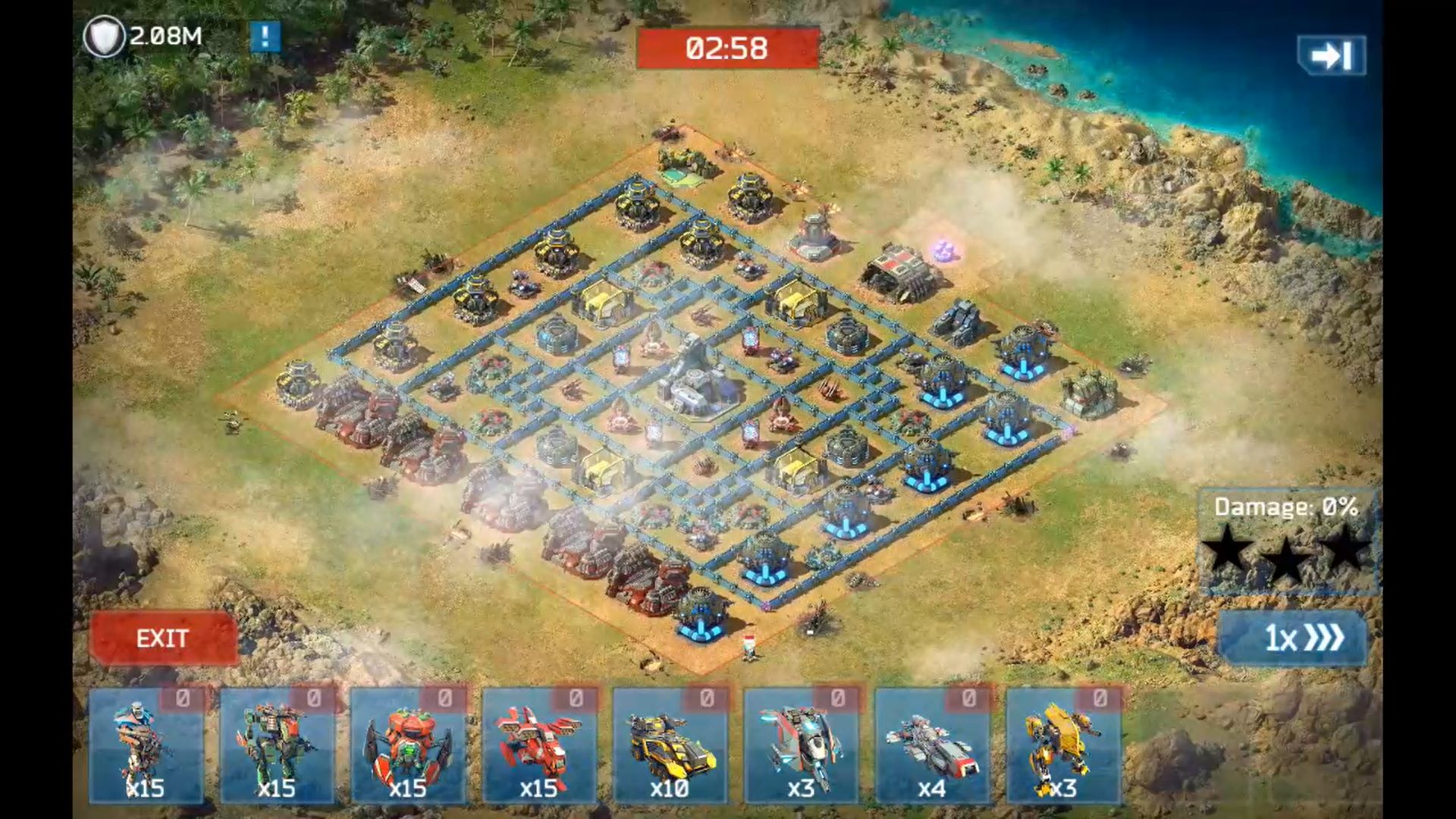Skip to the next base with arrow button
The width and height of the screenshot is (1456, 819).
pos(1332,55)
